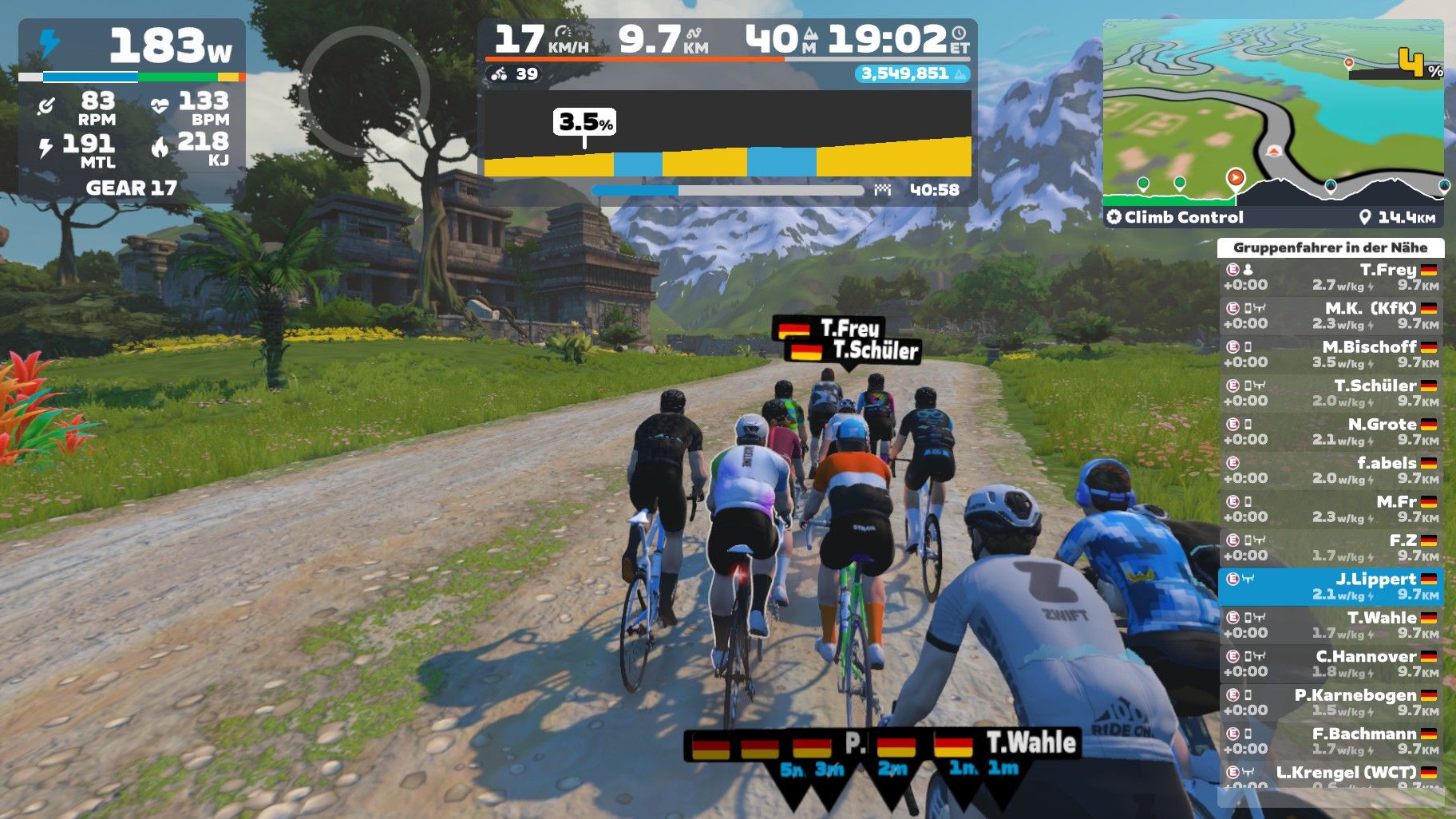Select F.Bachmann rider row

(x=1331, y=741)
